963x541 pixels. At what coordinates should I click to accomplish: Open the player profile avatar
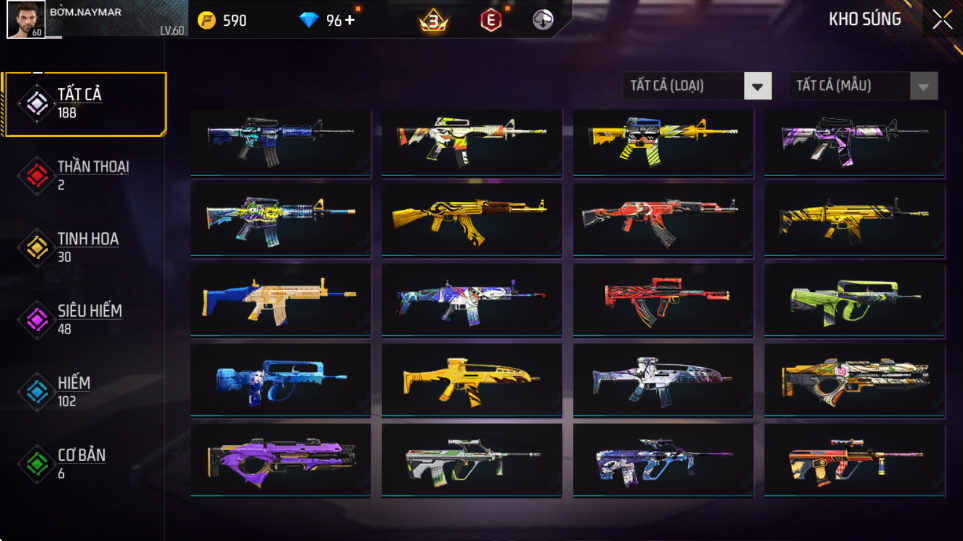(24, 20)
